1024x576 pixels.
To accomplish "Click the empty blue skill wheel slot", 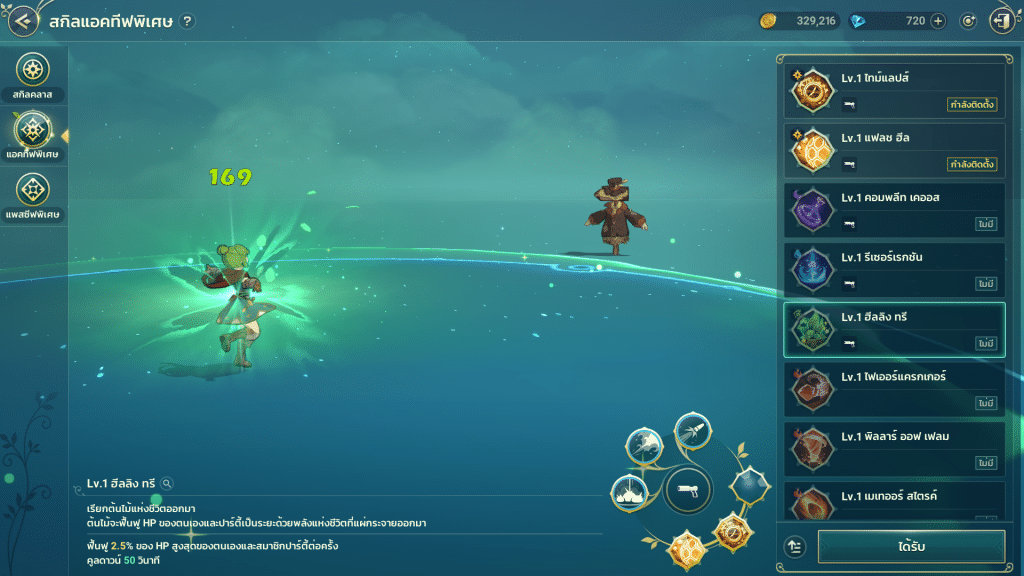I will click(x=748, y=486).
